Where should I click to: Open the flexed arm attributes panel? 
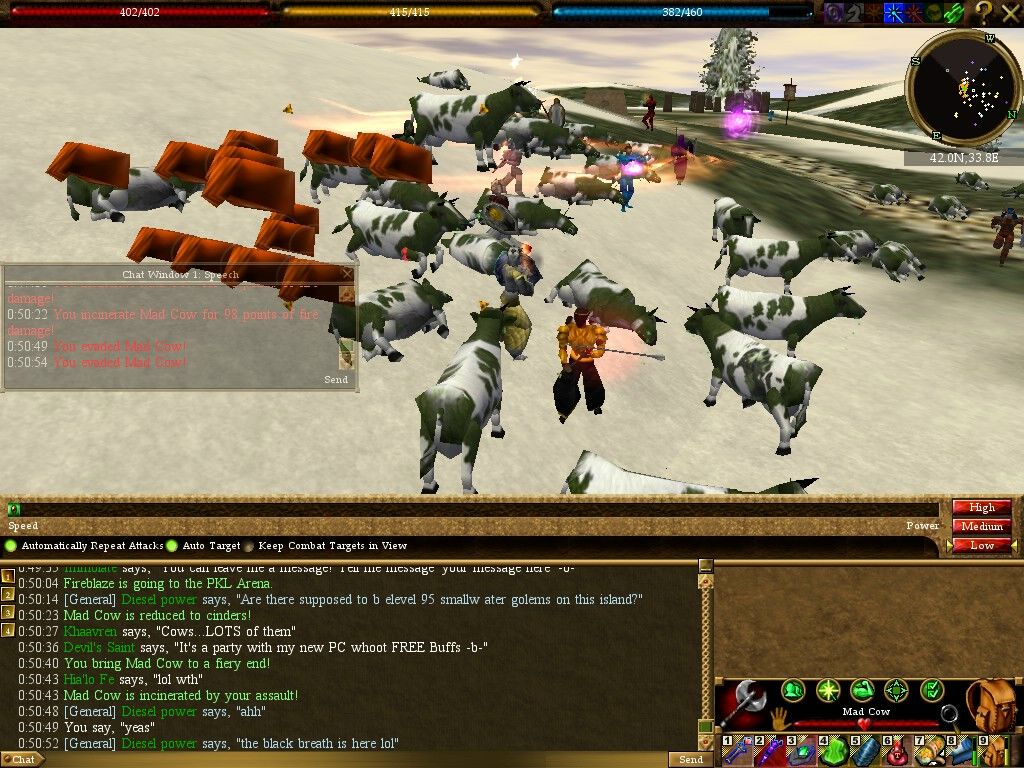[862, 690]
